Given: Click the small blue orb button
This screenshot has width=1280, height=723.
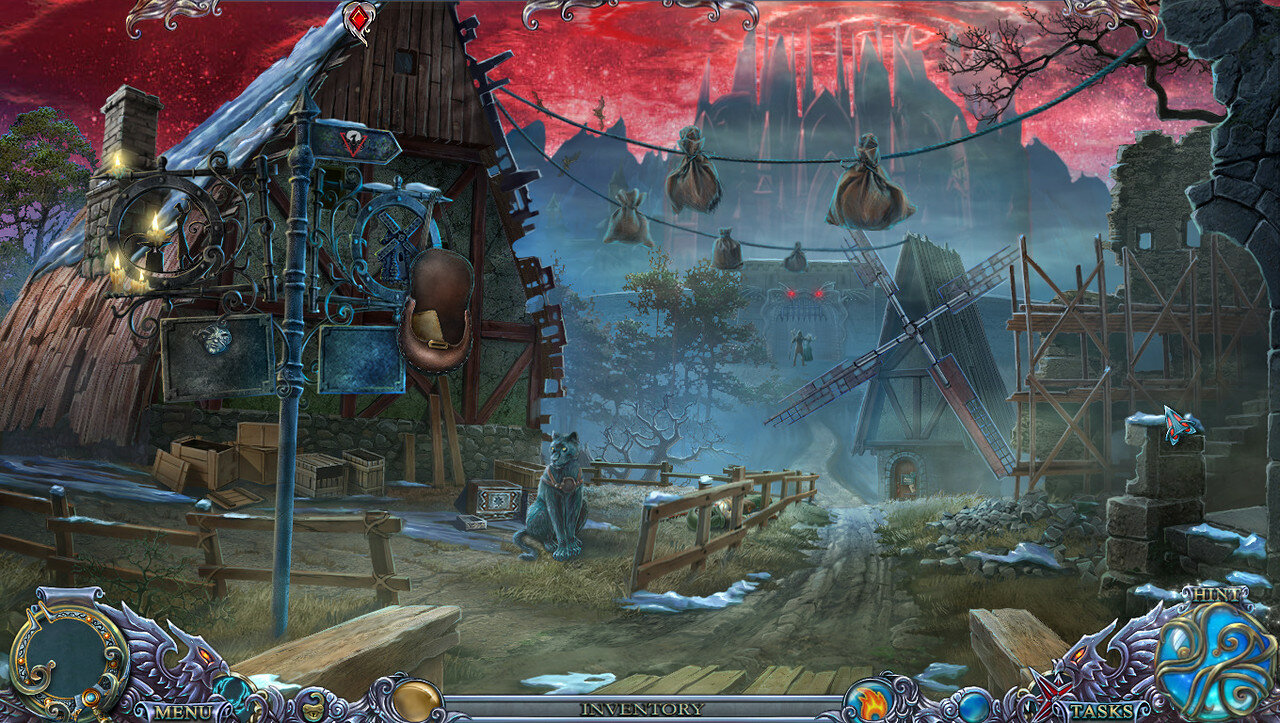Looking at the screenshot, I should point(973,706).
